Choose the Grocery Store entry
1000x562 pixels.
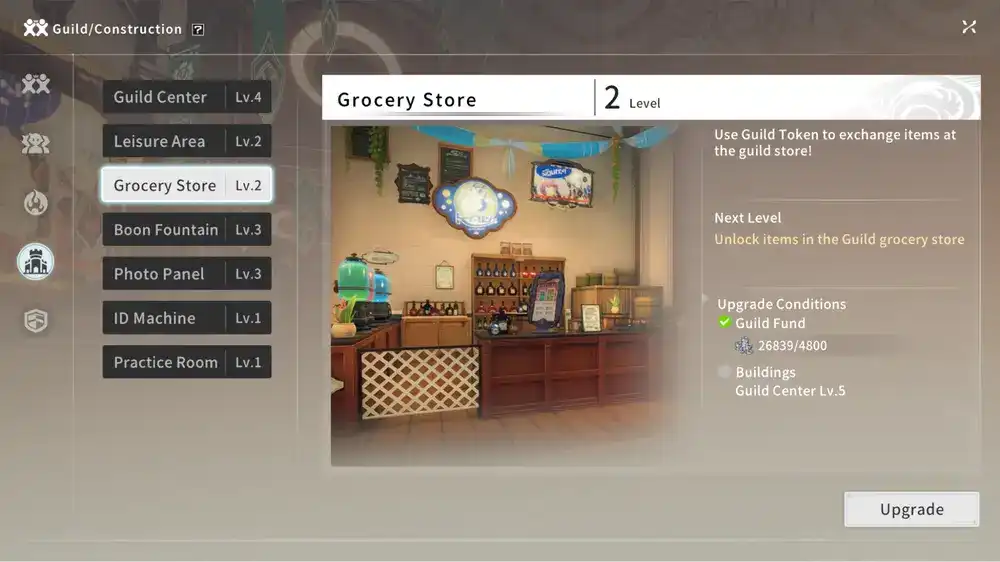click(x=186, y=185)
